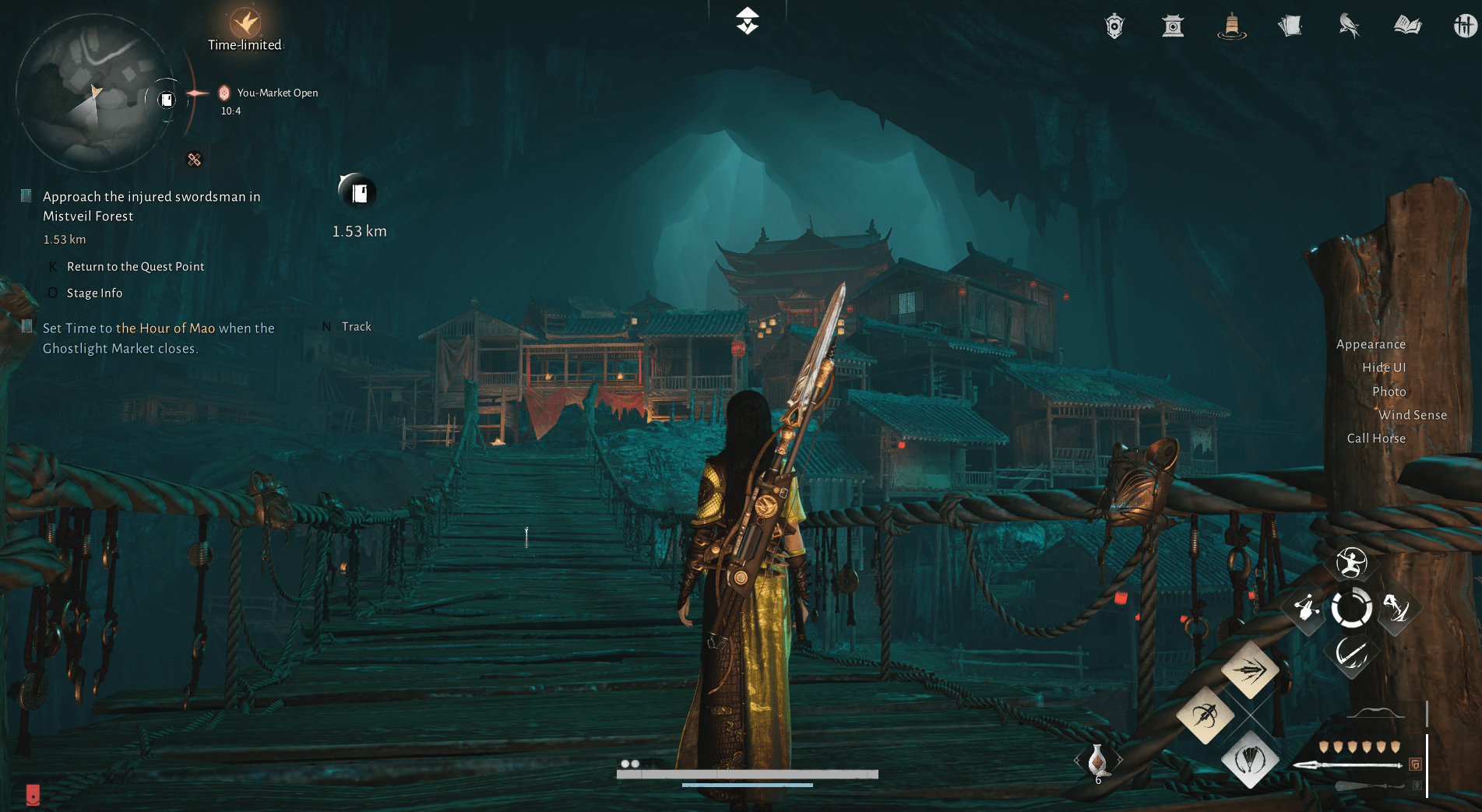Select Hide UI from the quick menu
This screenshot has width=1482, height=812.
tap(1383, 367)
